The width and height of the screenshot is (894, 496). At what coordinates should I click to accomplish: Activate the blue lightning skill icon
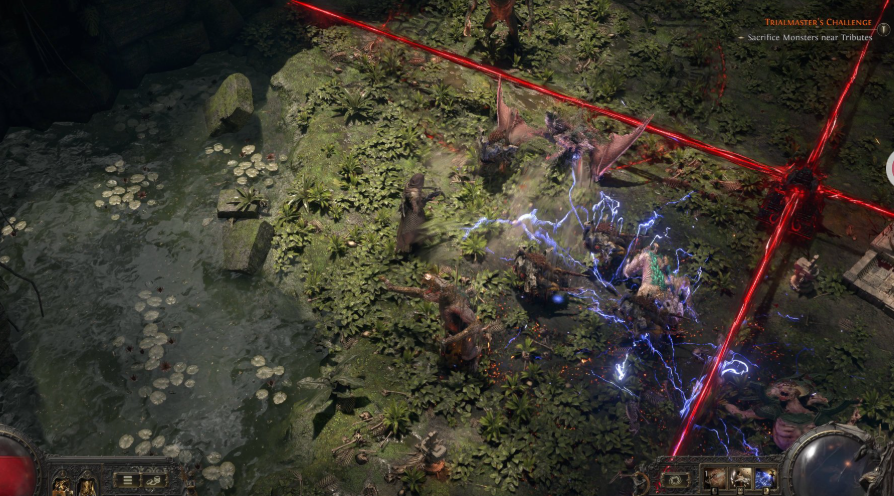[x=765, y=478]
